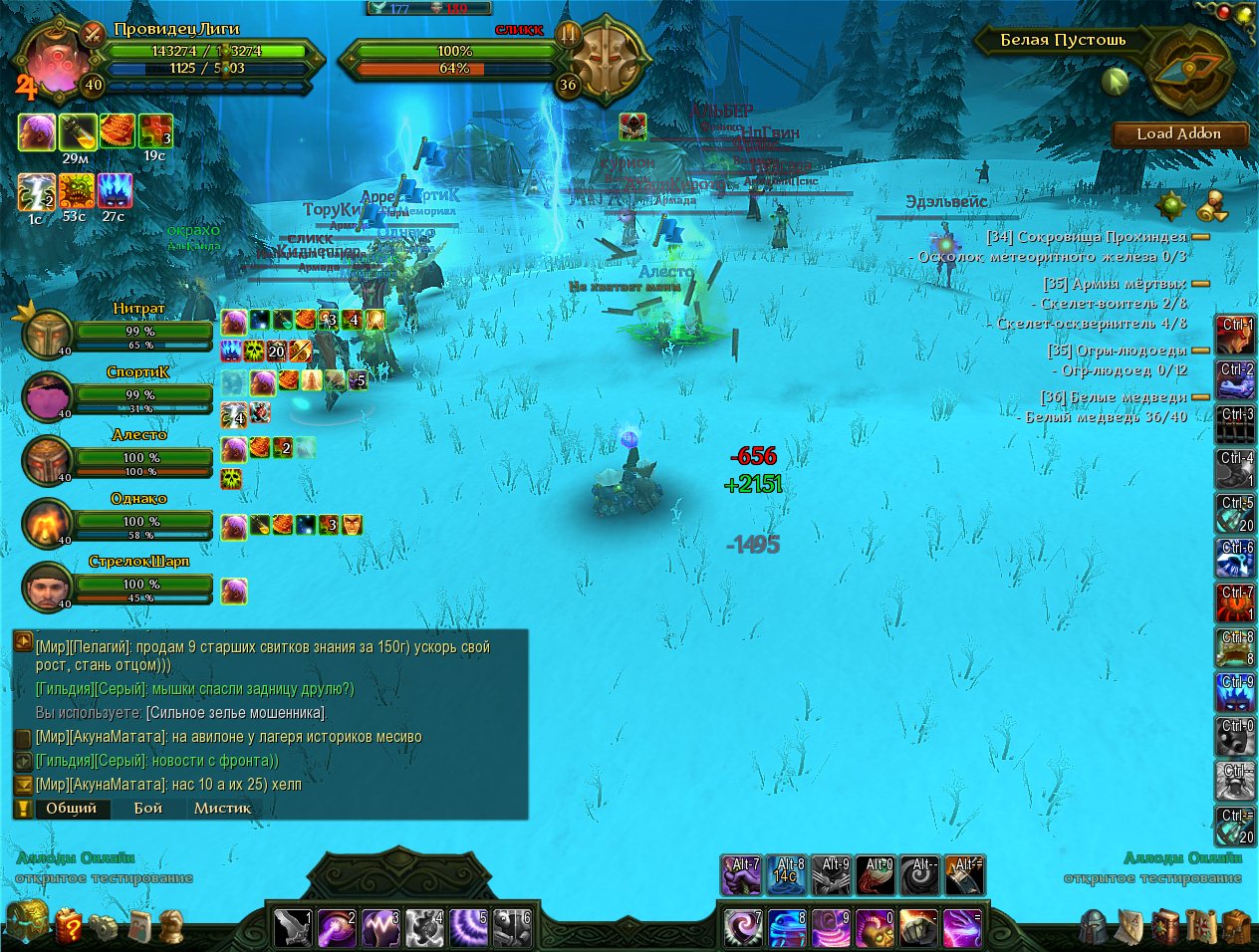Open the treasure chest menu icon

[26, 923]
